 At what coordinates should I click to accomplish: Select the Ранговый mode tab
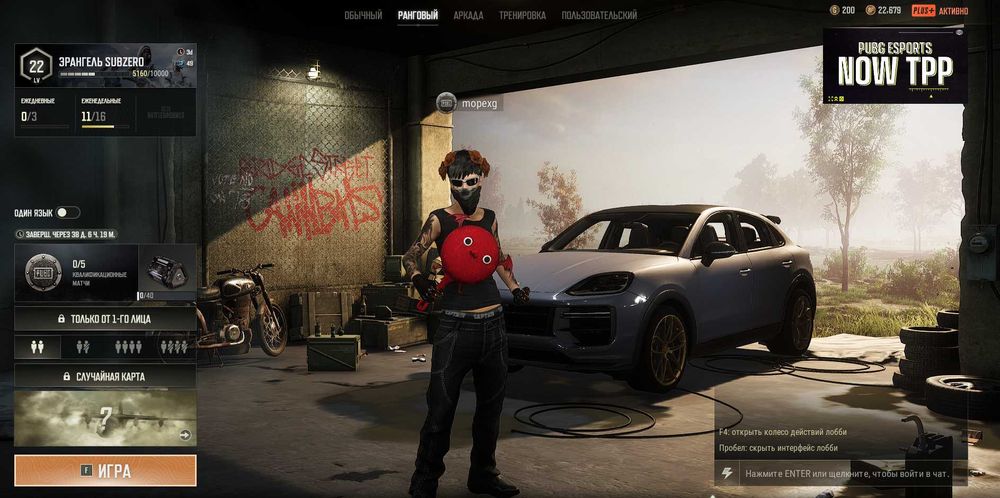tap(417, 15)
